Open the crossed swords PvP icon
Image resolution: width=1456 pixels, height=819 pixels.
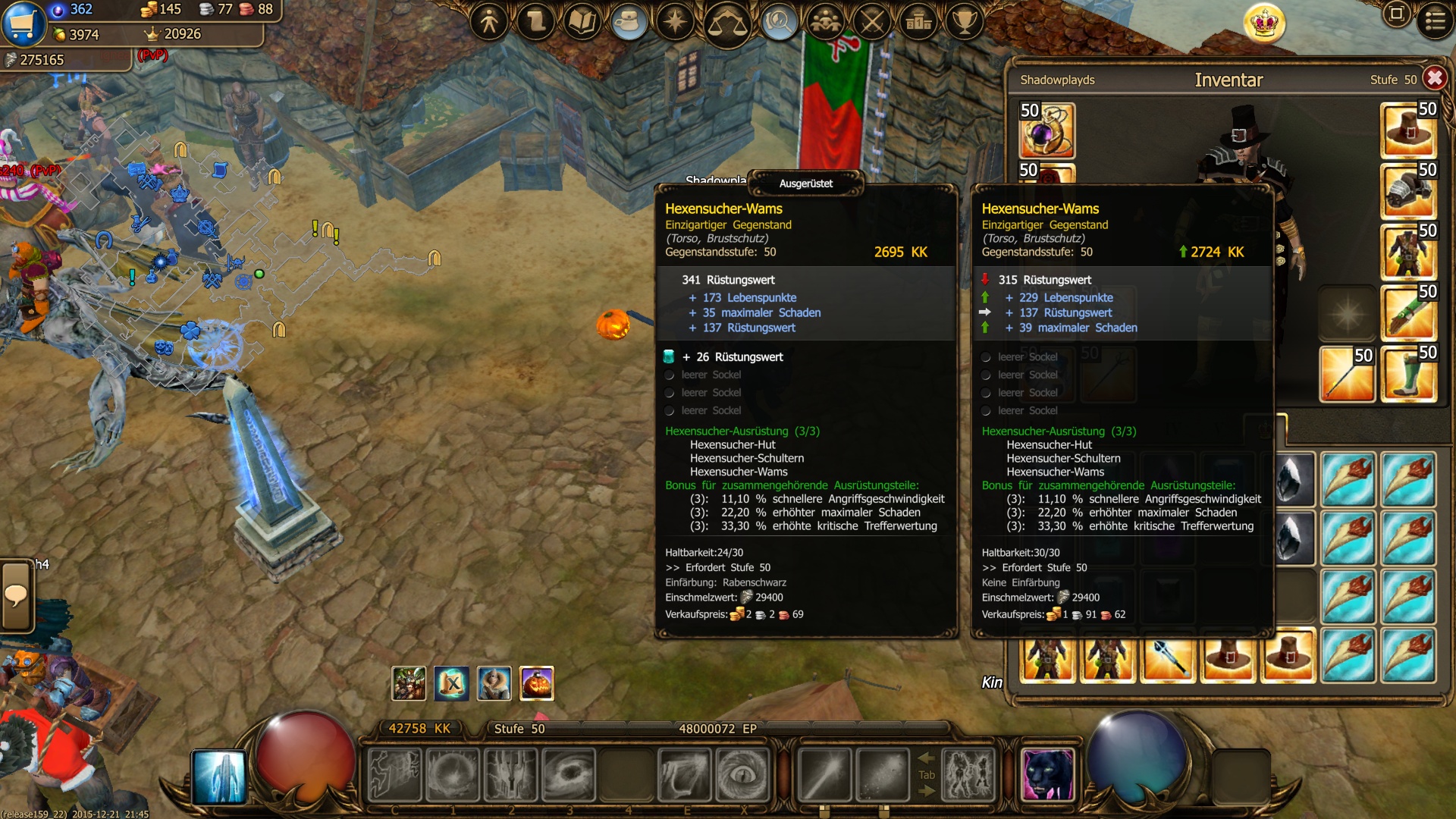pyautogui.click(x=872, y=22)
